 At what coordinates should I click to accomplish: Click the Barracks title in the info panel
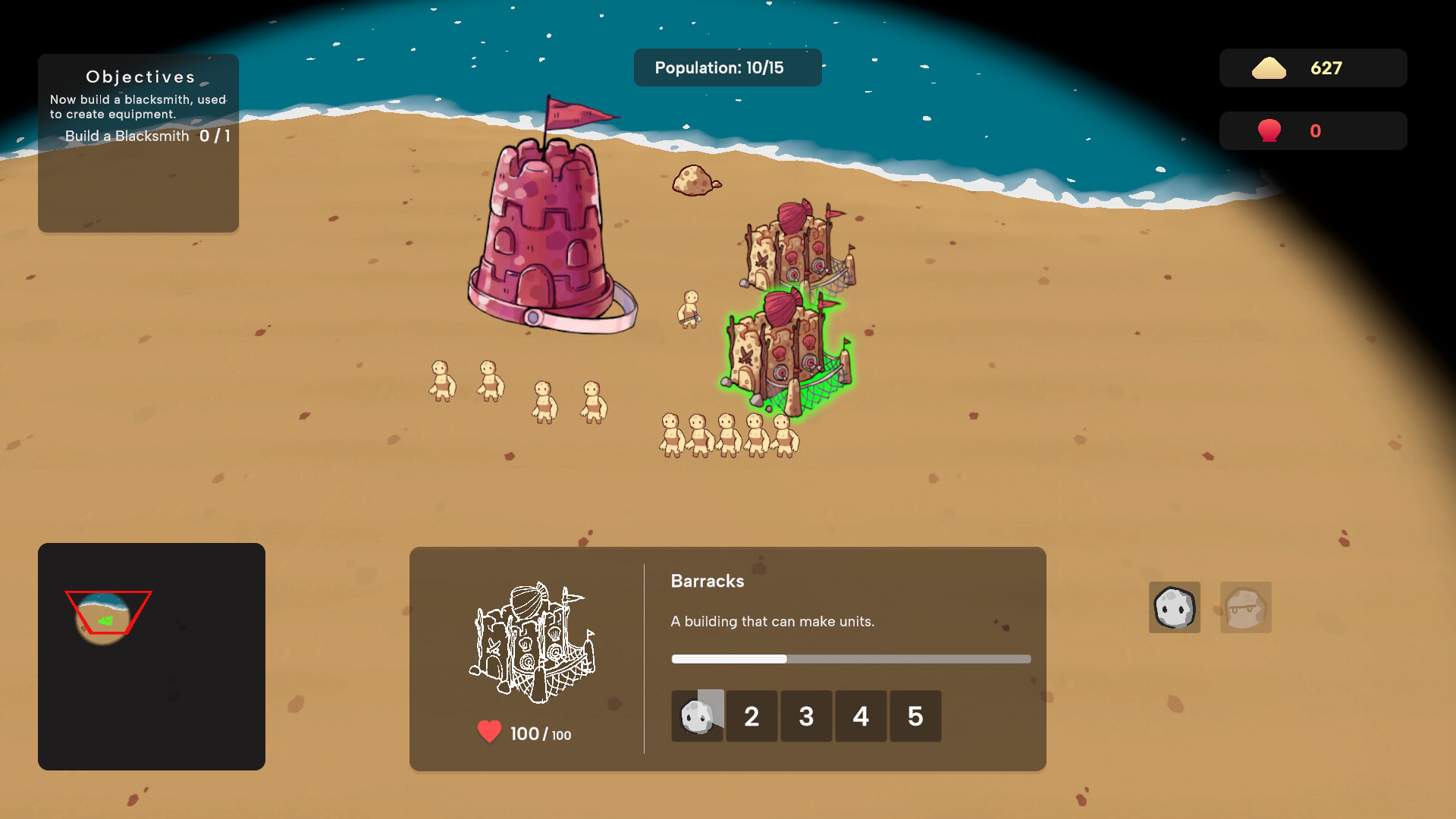(x=707, y=581)
